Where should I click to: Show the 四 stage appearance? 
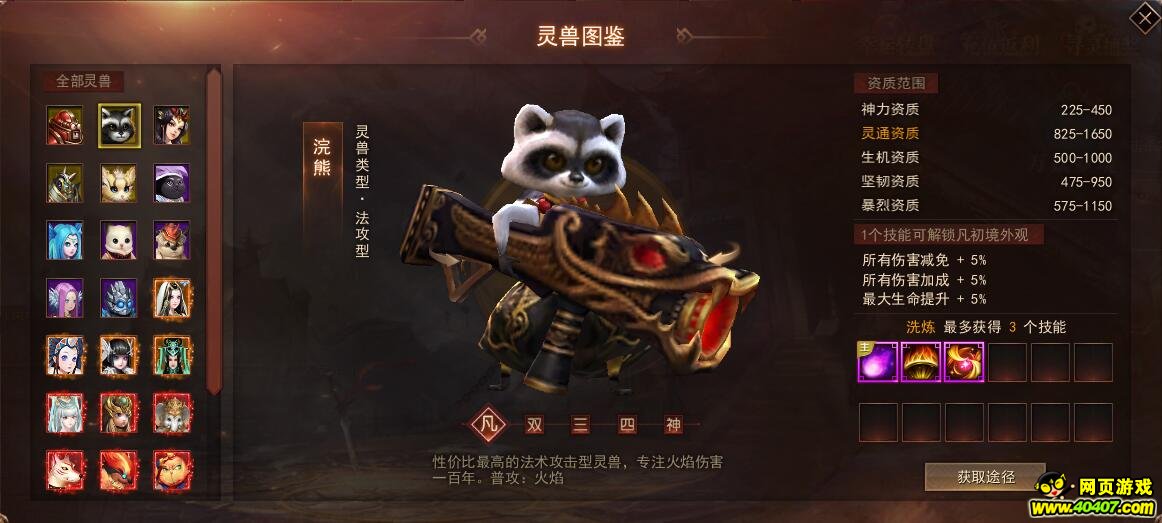click(x=627, y=424)
